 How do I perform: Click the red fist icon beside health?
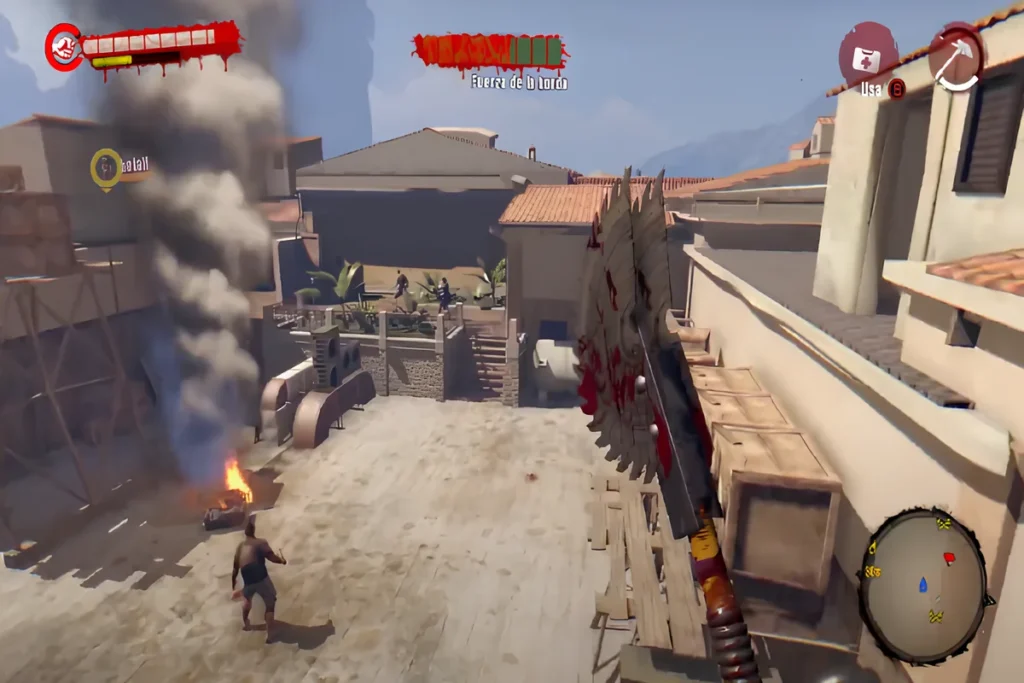[64, 48]
